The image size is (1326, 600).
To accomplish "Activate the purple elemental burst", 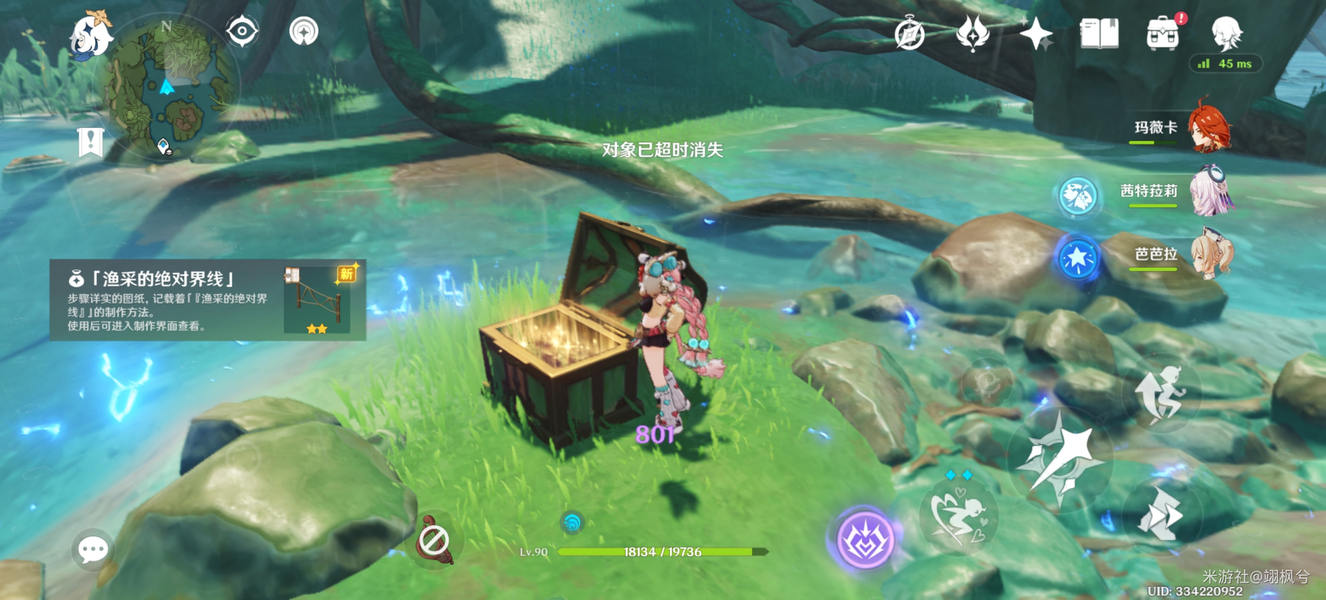I will click(x=865, y=540).
